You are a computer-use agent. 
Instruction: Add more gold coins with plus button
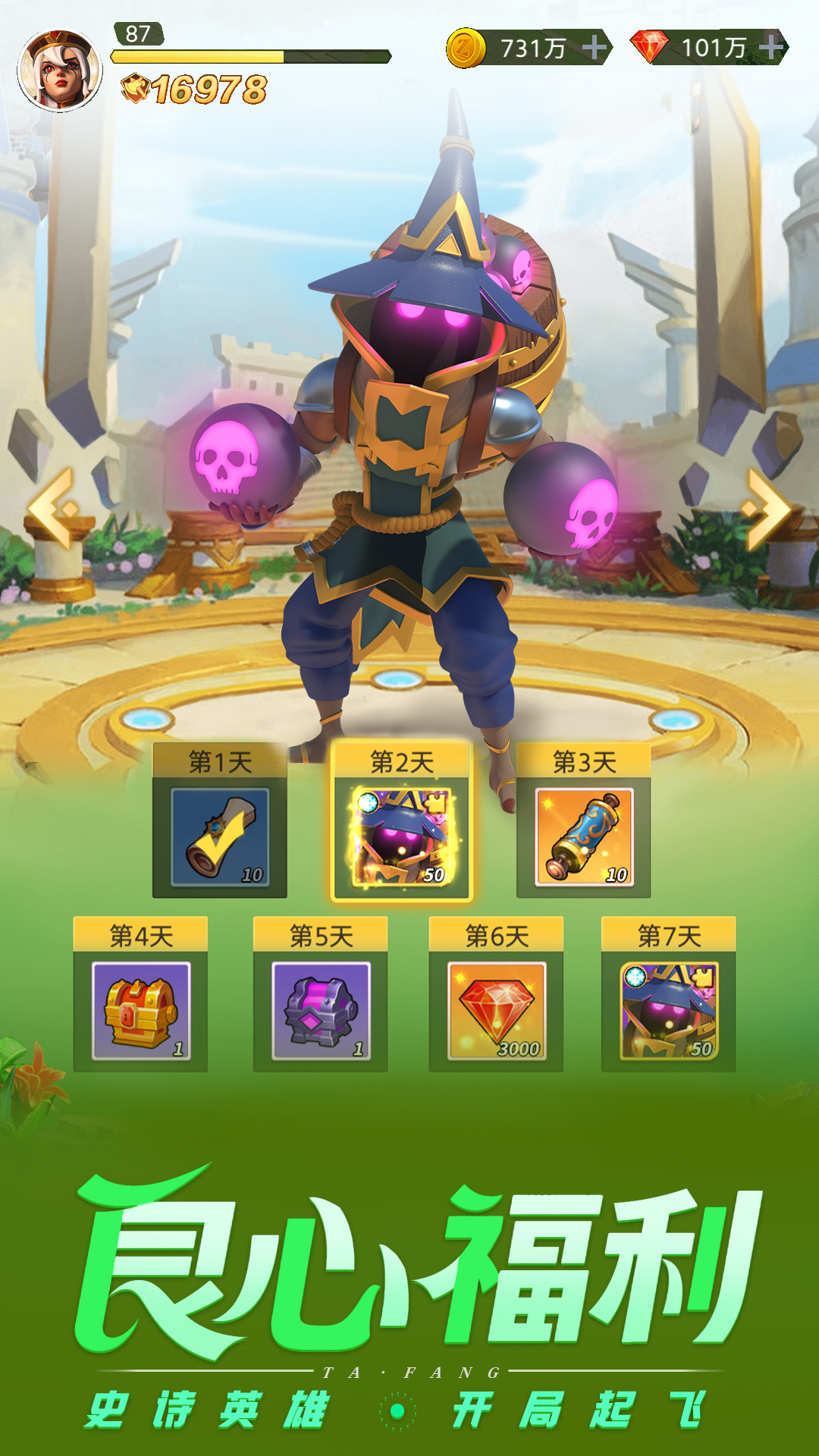(595, 48)
